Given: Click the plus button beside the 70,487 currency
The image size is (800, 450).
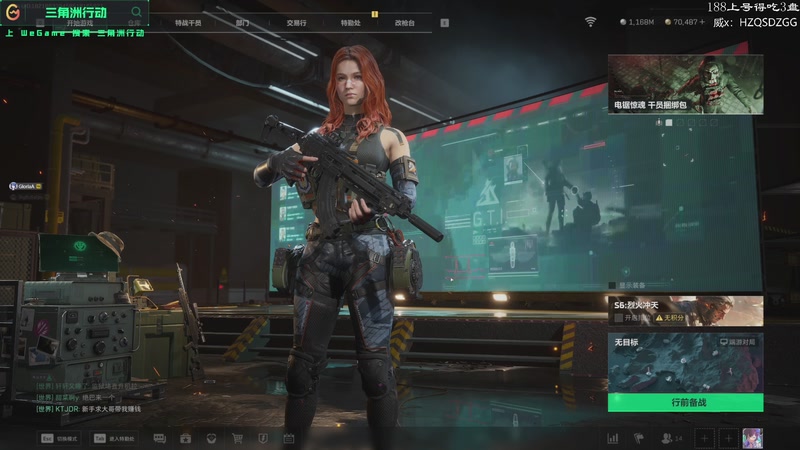Looking at the screenshot, I should (704, 21).
